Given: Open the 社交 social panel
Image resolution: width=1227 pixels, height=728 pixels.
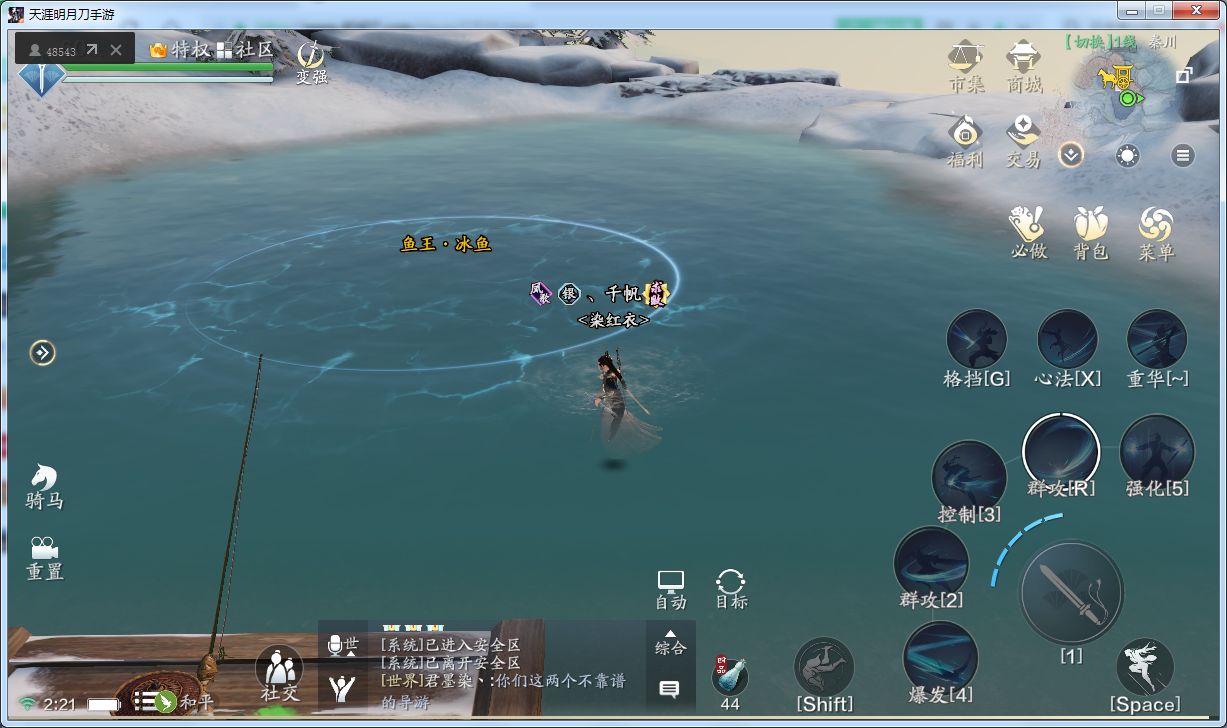Looking at the screenshot, I should pyautogui.click(x=279, y=671).
